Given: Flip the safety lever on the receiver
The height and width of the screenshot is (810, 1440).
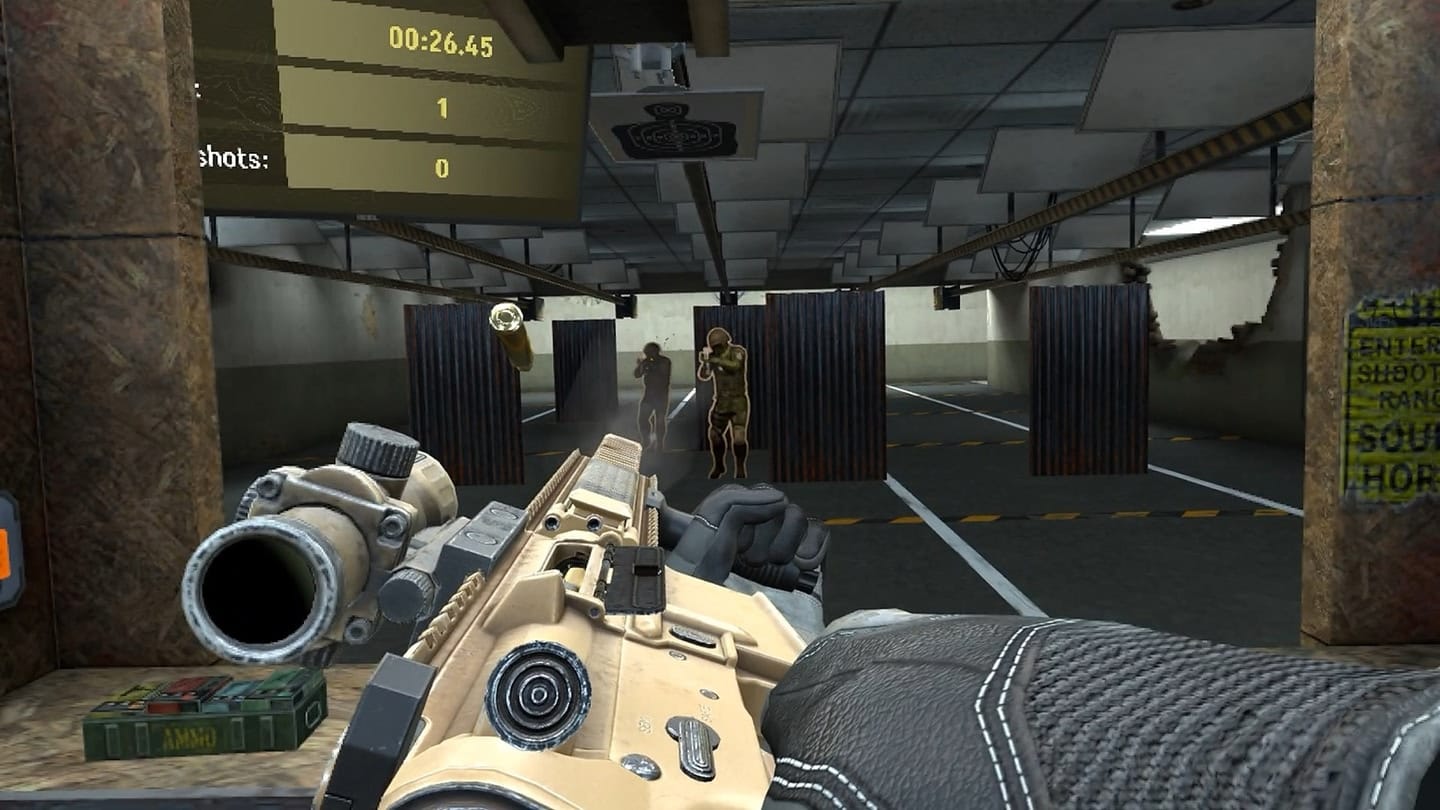Looking at the screenshot, I should 695,638.
